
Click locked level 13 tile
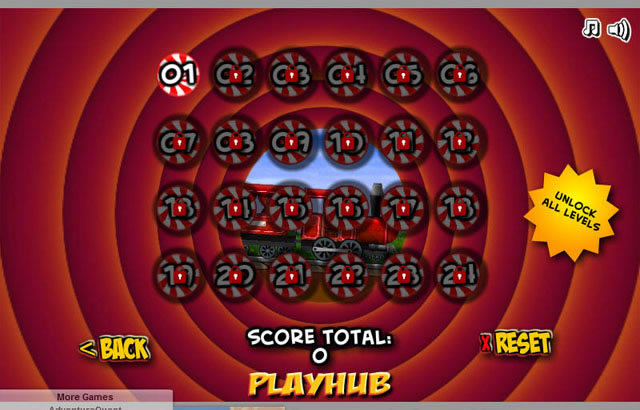point(179,207)
